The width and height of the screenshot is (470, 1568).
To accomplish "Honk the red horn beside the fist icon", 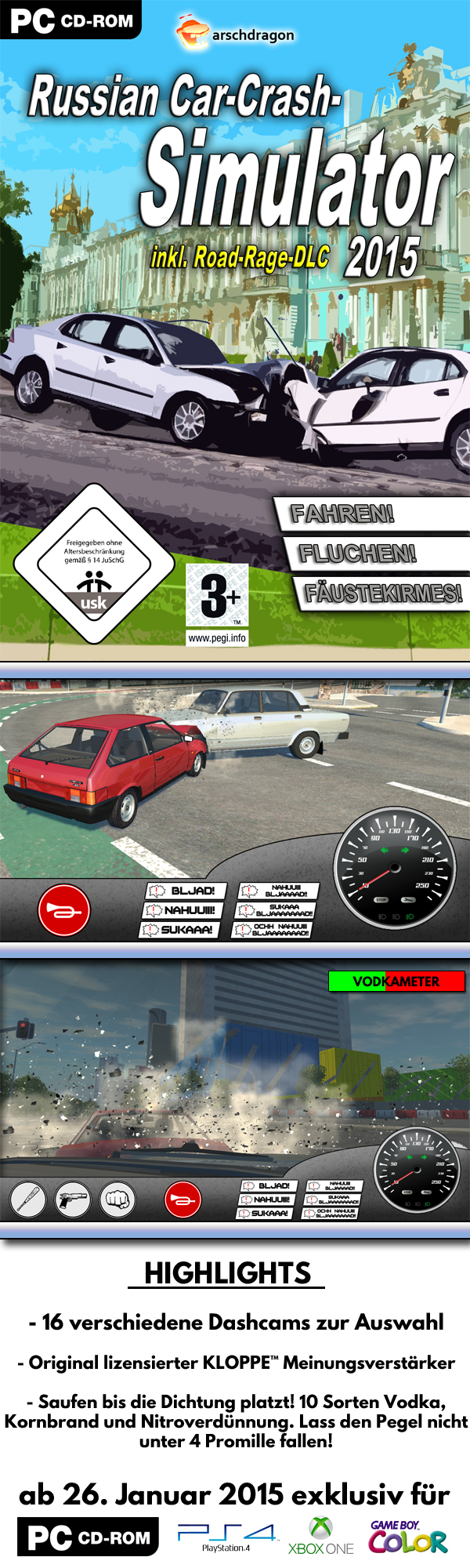I will (183, 1200).
